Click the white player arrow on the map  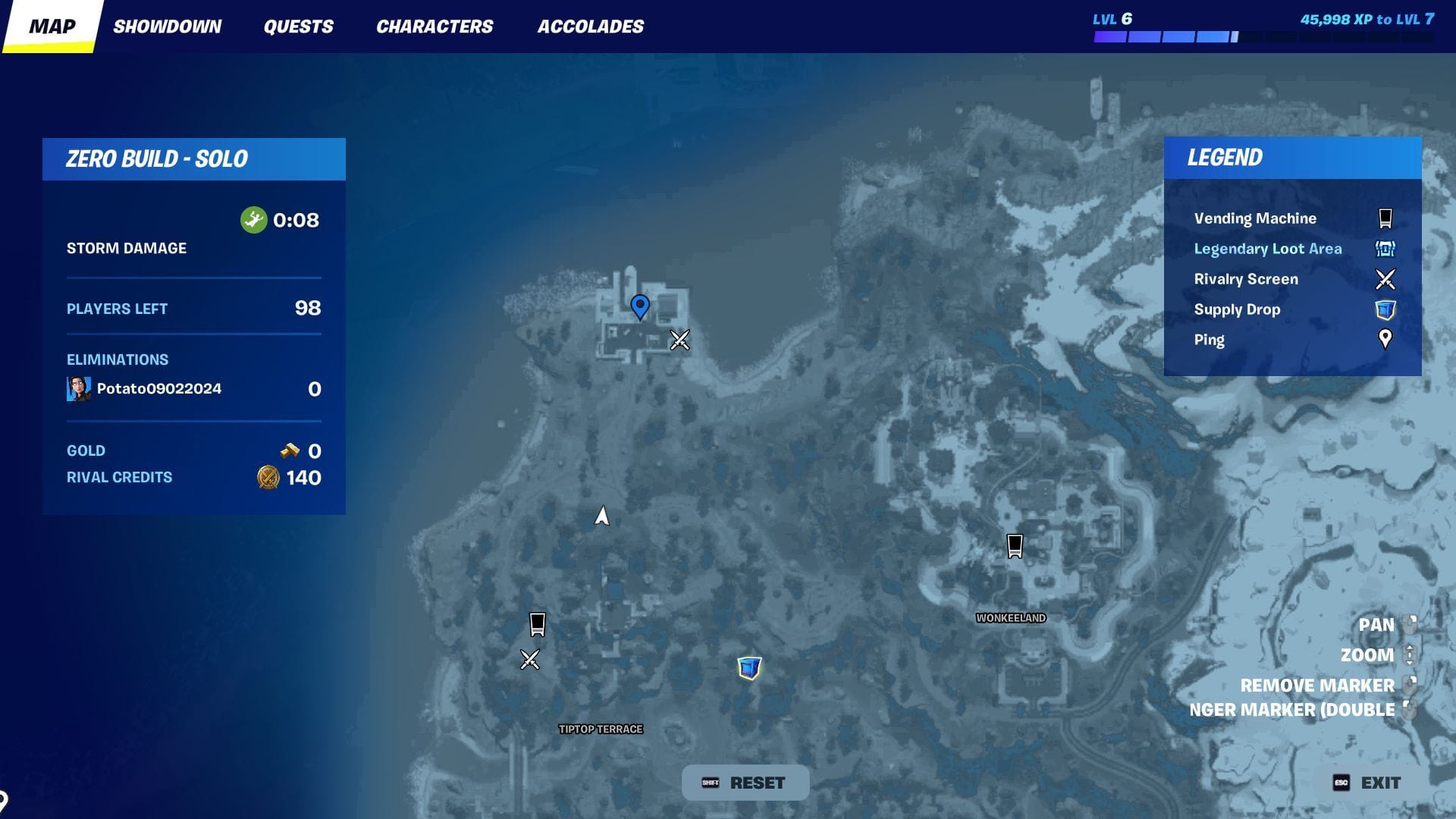(x=602, y=516)
